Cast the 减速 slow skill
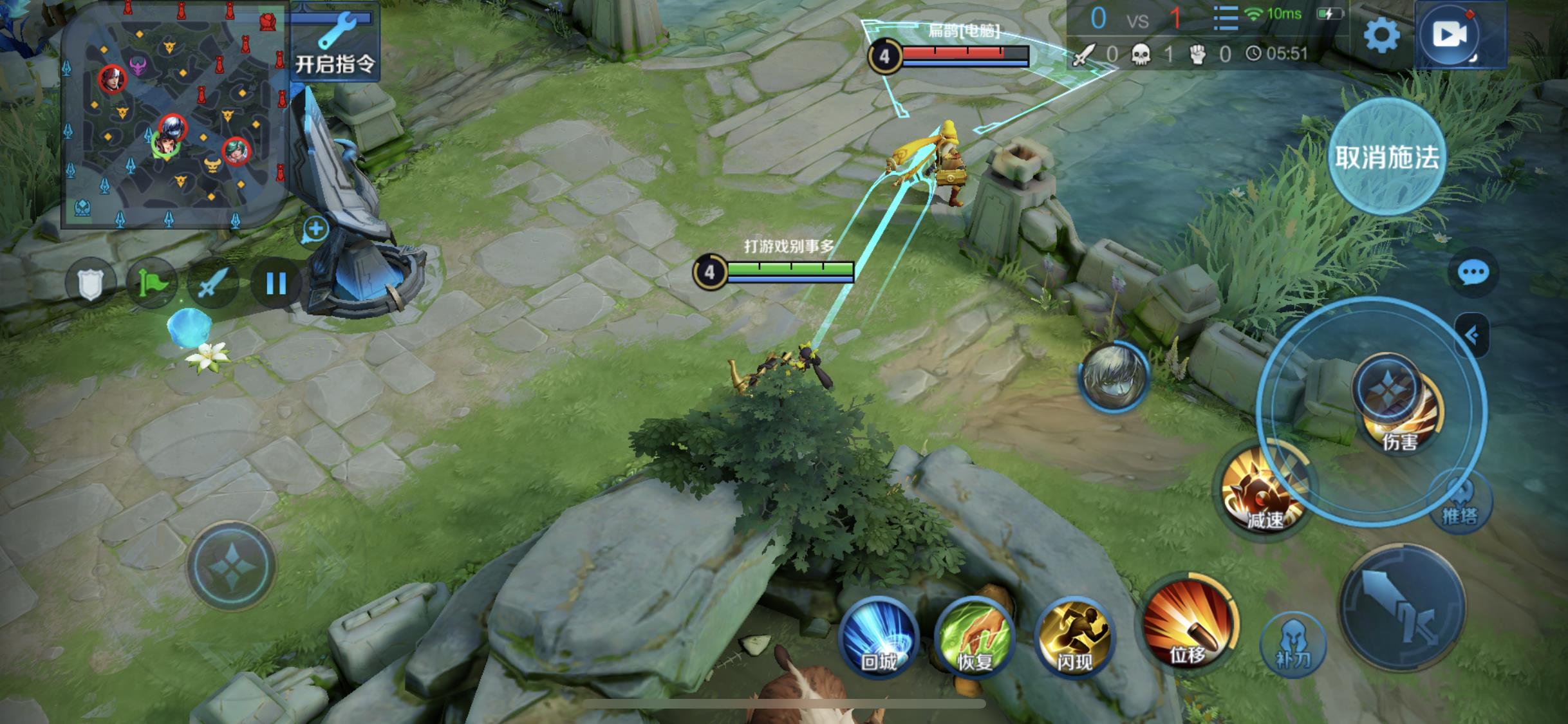The height and width of the screenshot is (724, 1568). (x=1264, y=492)
